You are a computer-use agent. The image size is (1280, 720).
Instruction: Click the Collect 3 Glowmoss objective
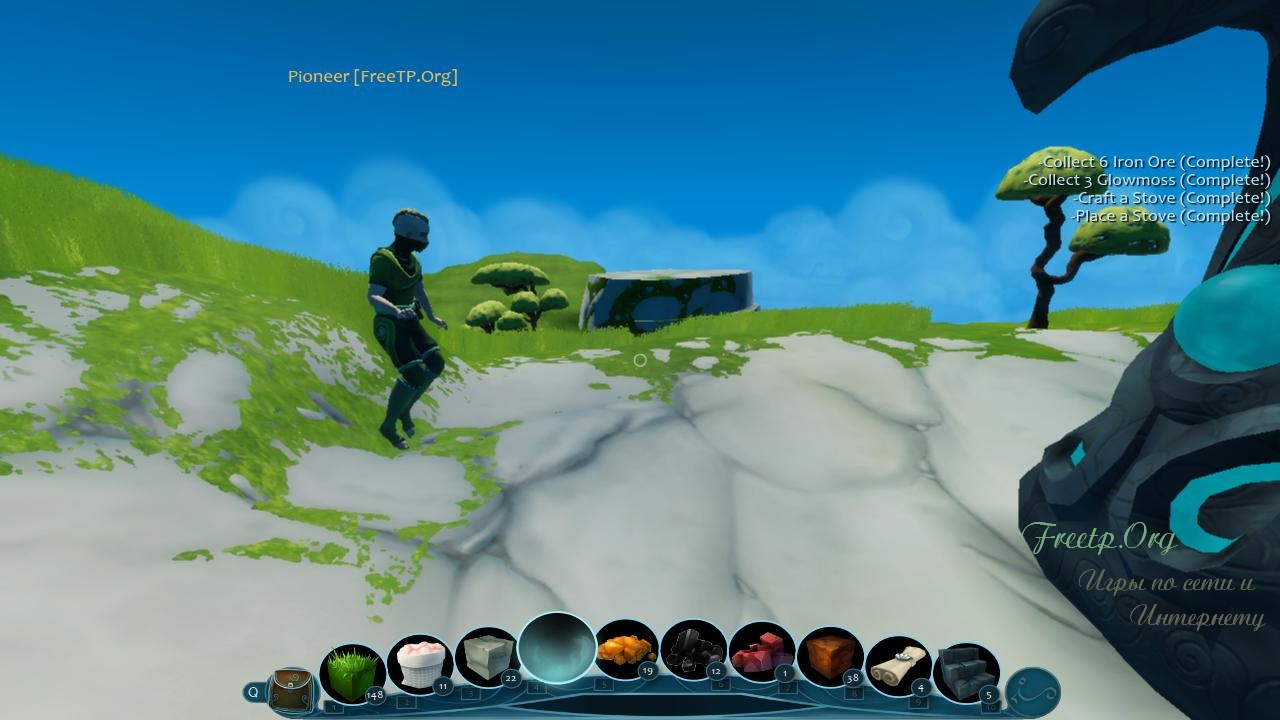[1148, 180]
